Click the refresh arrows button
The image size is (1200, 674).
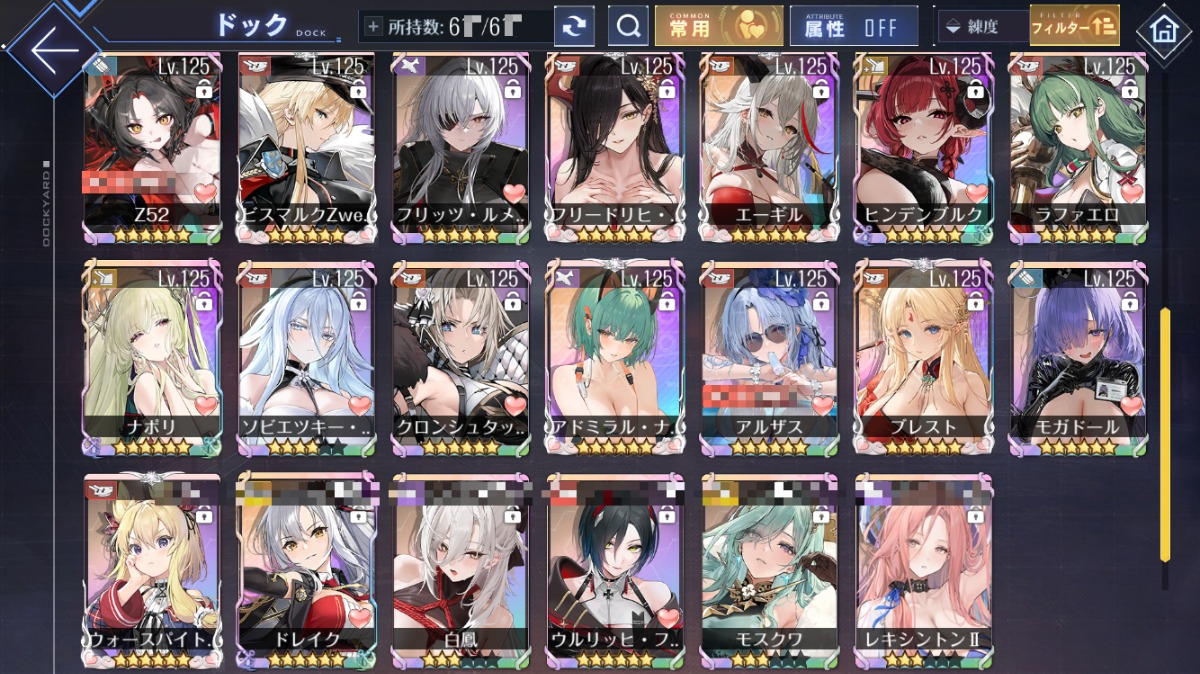point(573,27)
